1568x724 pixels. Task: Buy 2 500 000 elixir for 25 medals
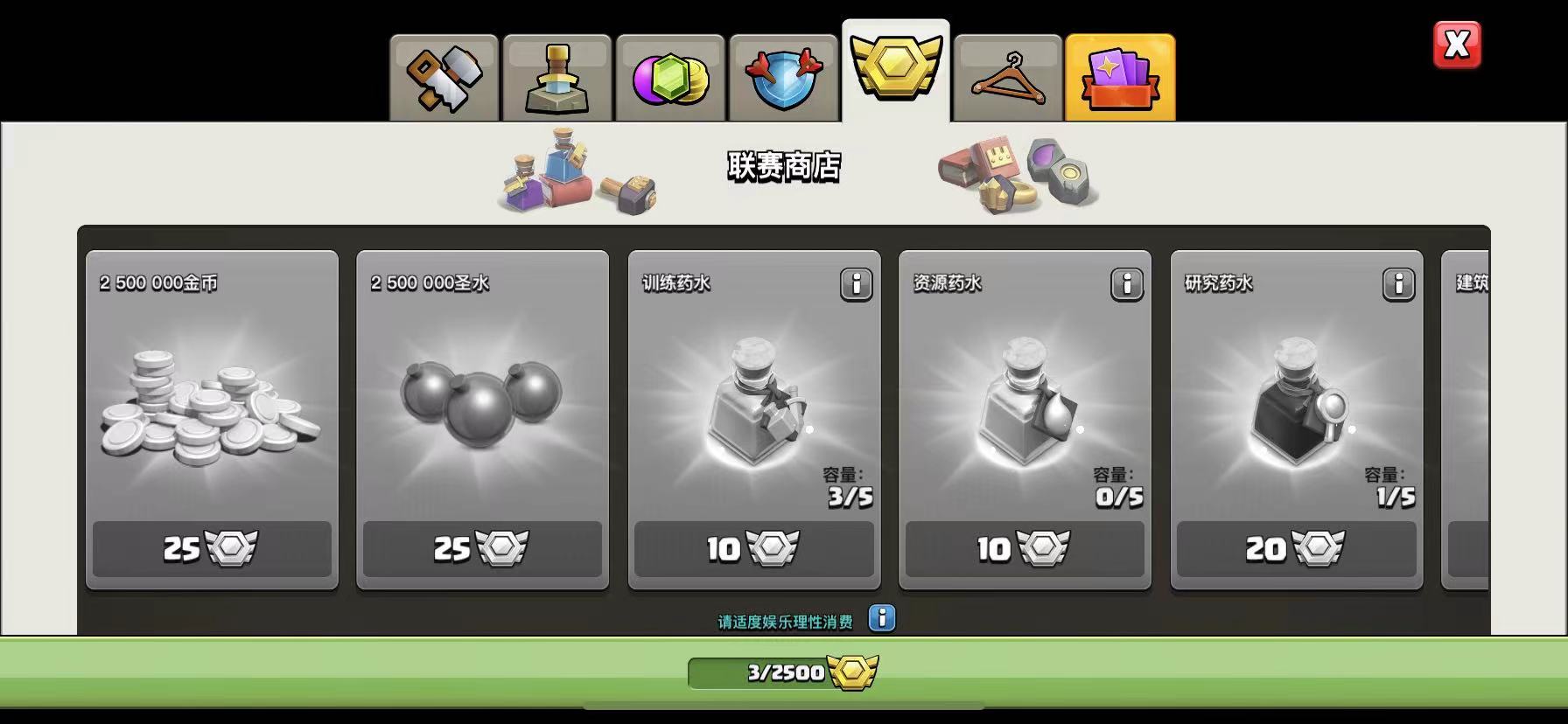482,549
